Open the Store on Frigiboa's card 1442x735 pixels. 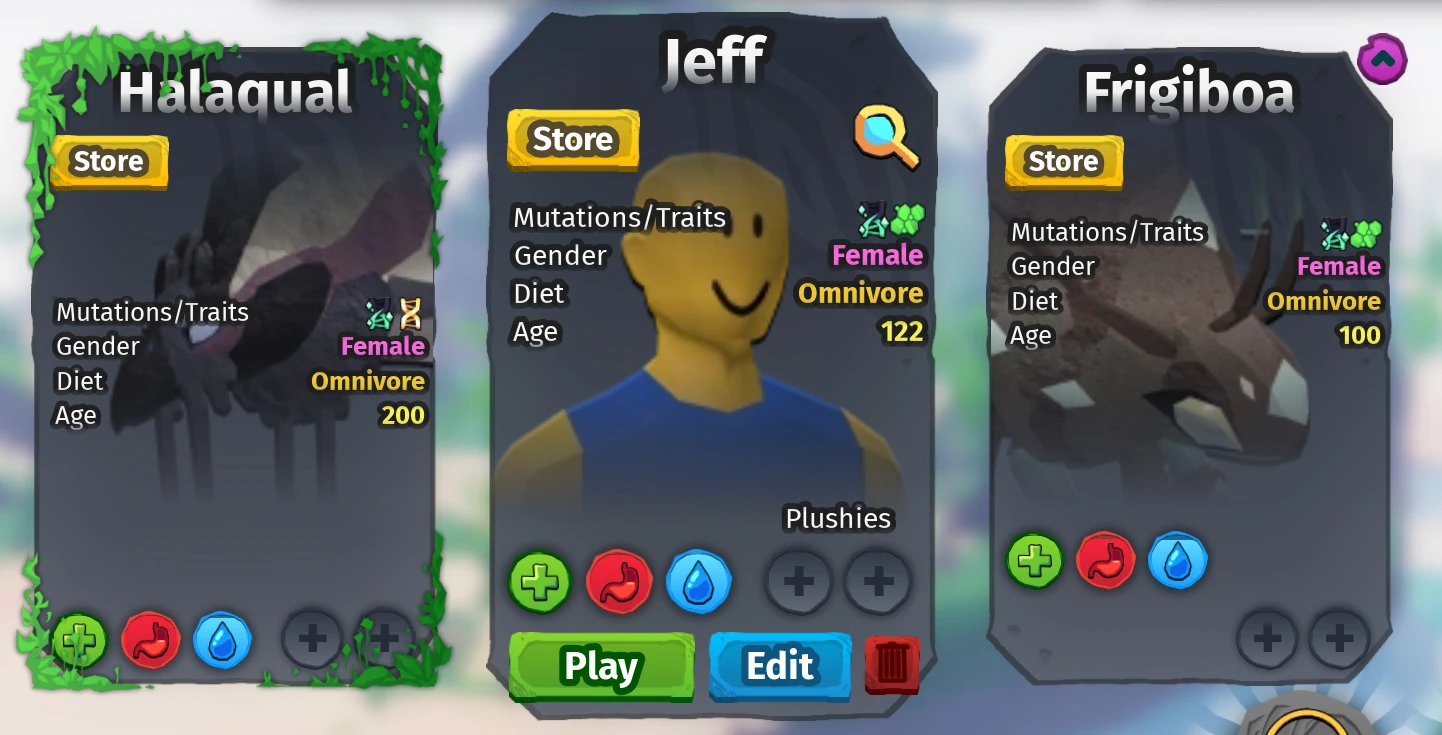(1063, 161)
